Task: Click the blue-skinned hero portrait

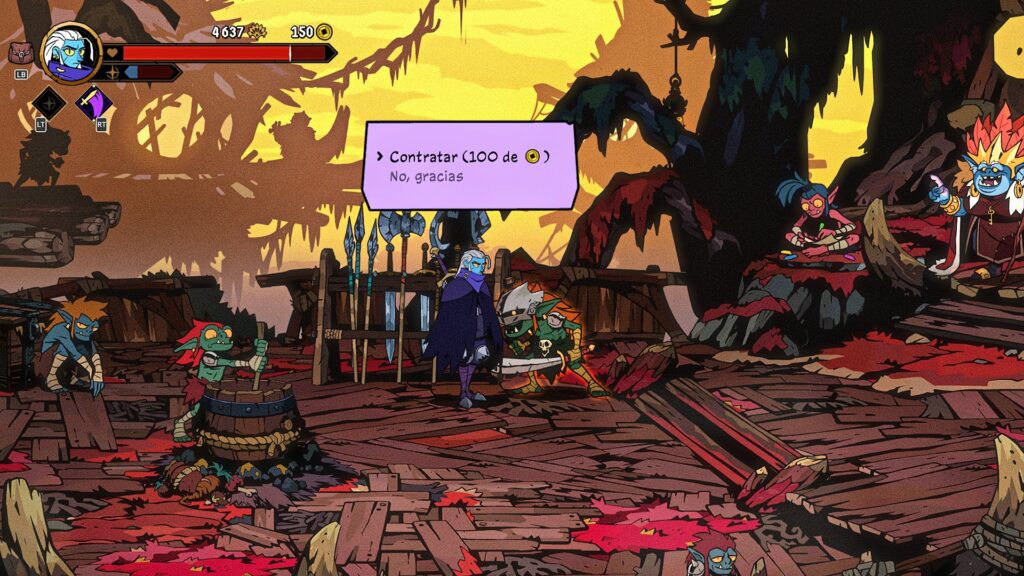Action: pos(71,53)
